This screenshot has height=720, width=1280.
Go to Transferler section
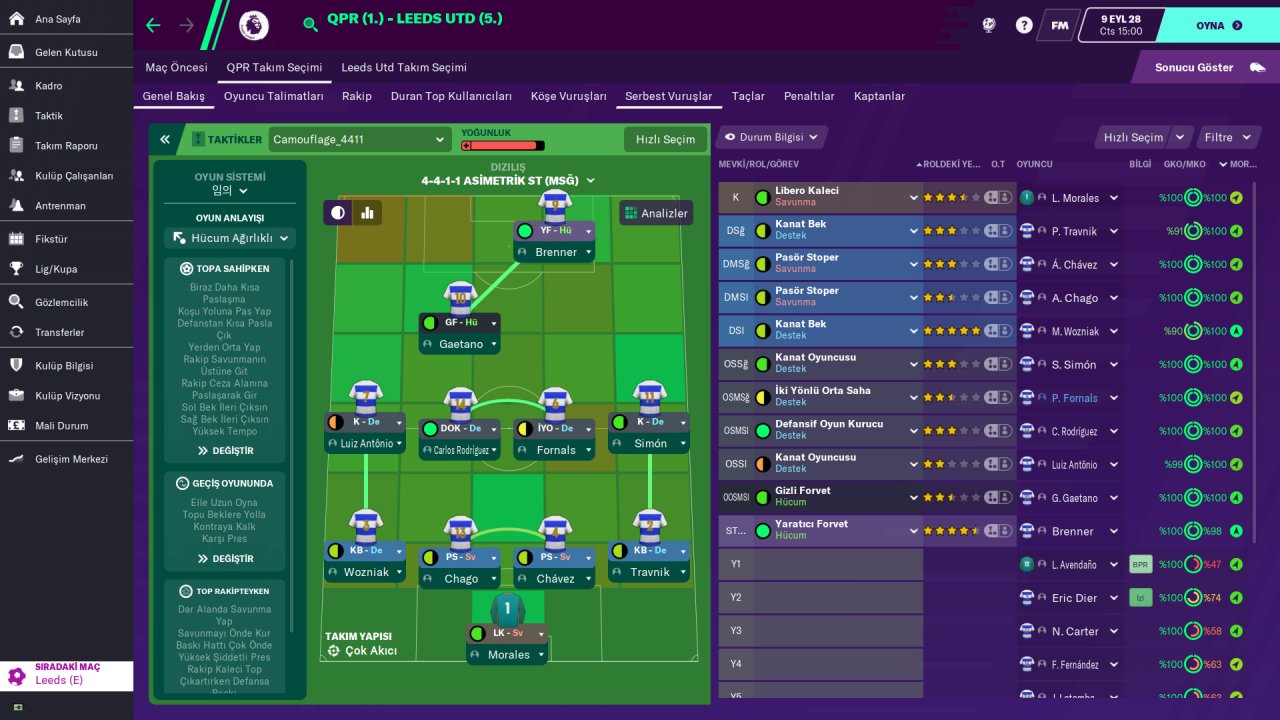59,332
